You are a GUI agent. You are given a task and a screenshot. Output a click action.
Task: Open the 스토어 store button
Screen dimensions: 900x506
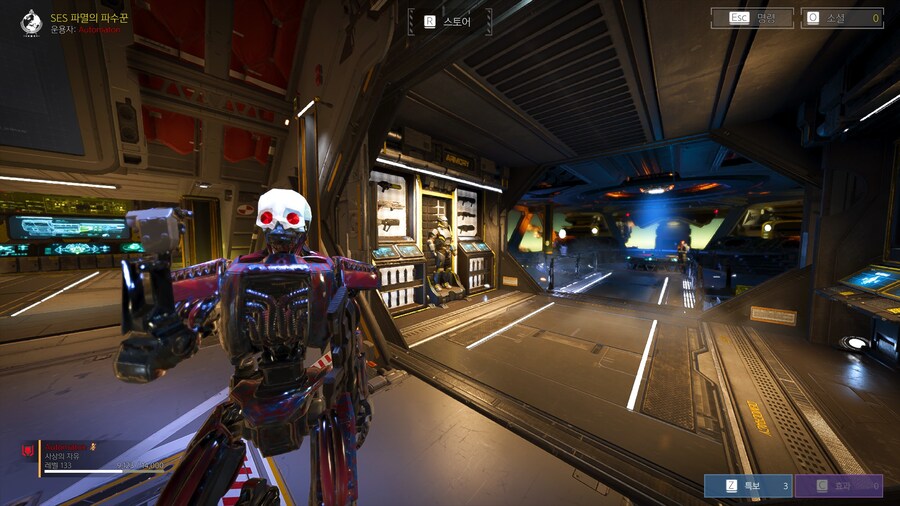coord(452,21)
